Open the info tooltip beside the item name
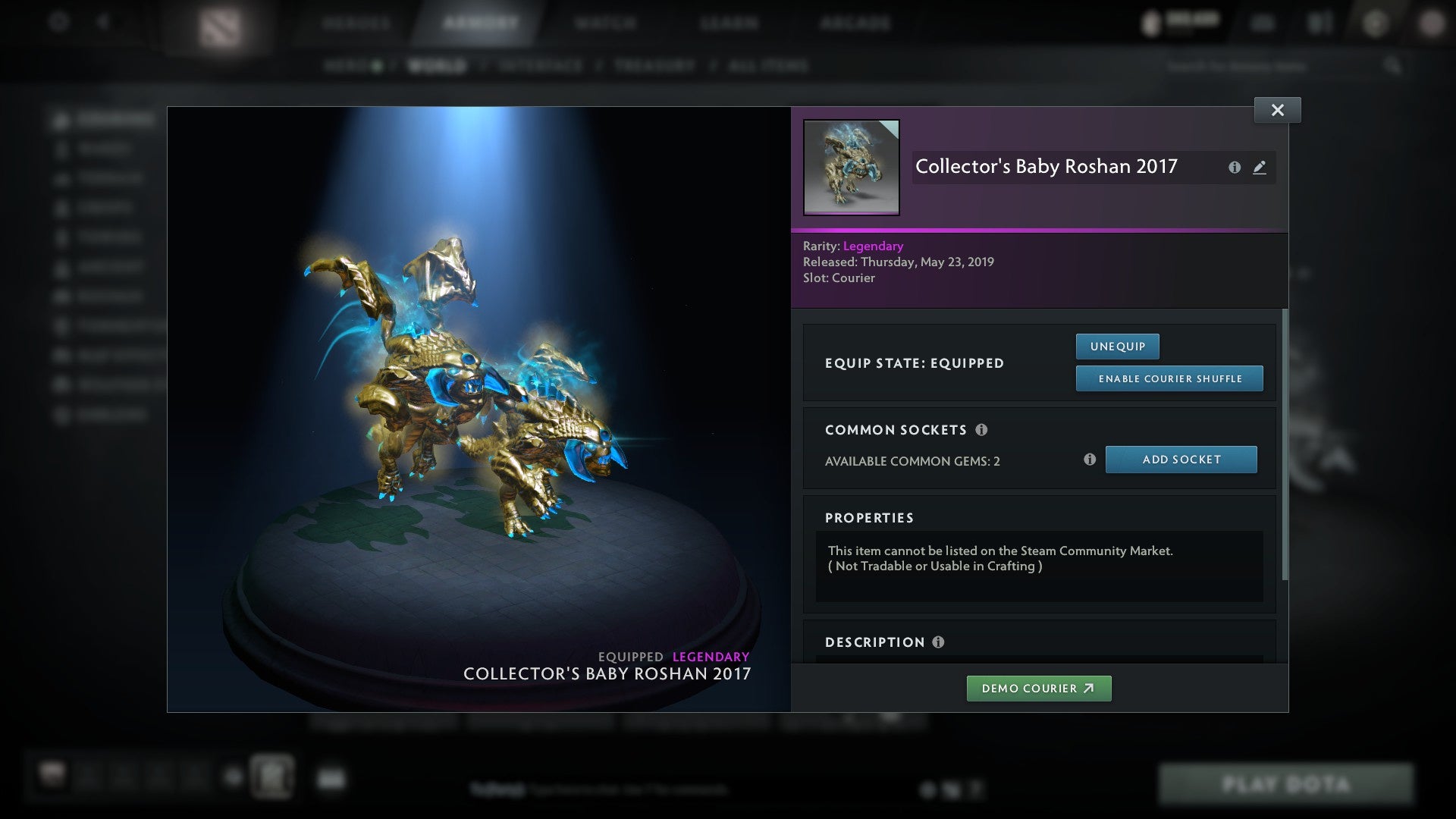1456x819 pixels. [1235, 168]
